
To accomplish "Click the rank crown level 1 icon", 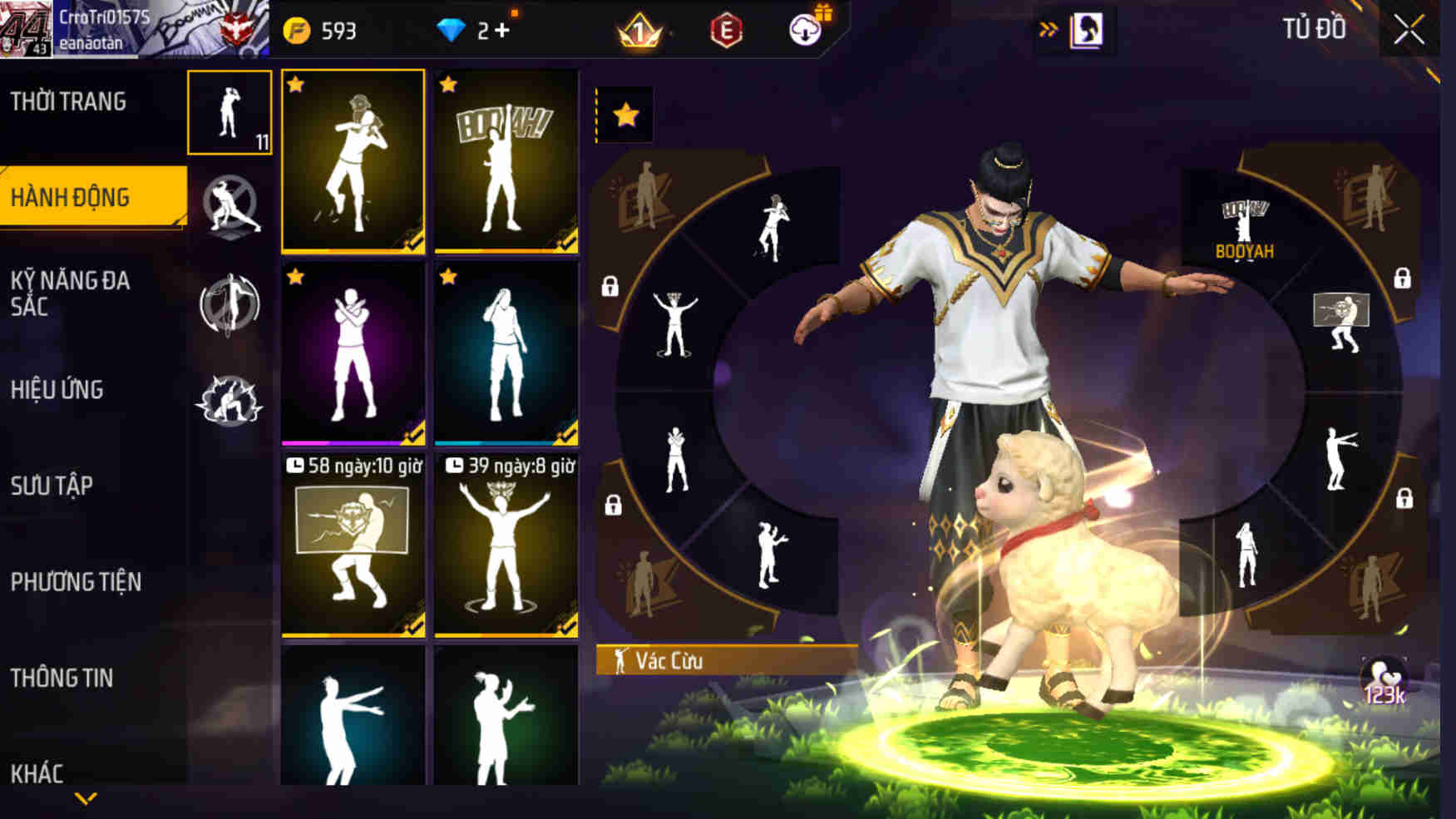I will (637, 29).
